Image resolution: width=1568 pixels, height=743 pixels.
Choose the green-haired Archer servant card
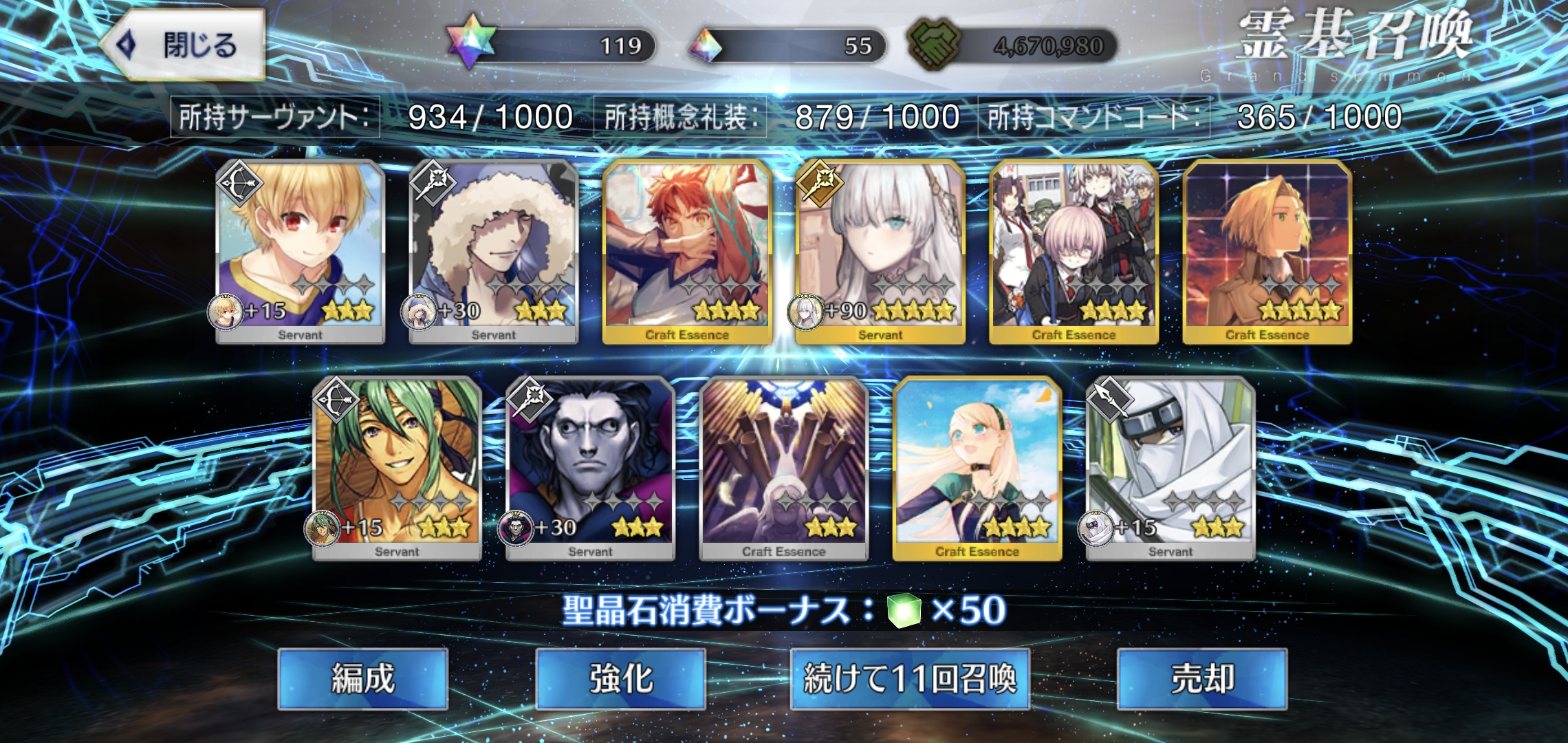pyautogui.click(x=397, y=468)
